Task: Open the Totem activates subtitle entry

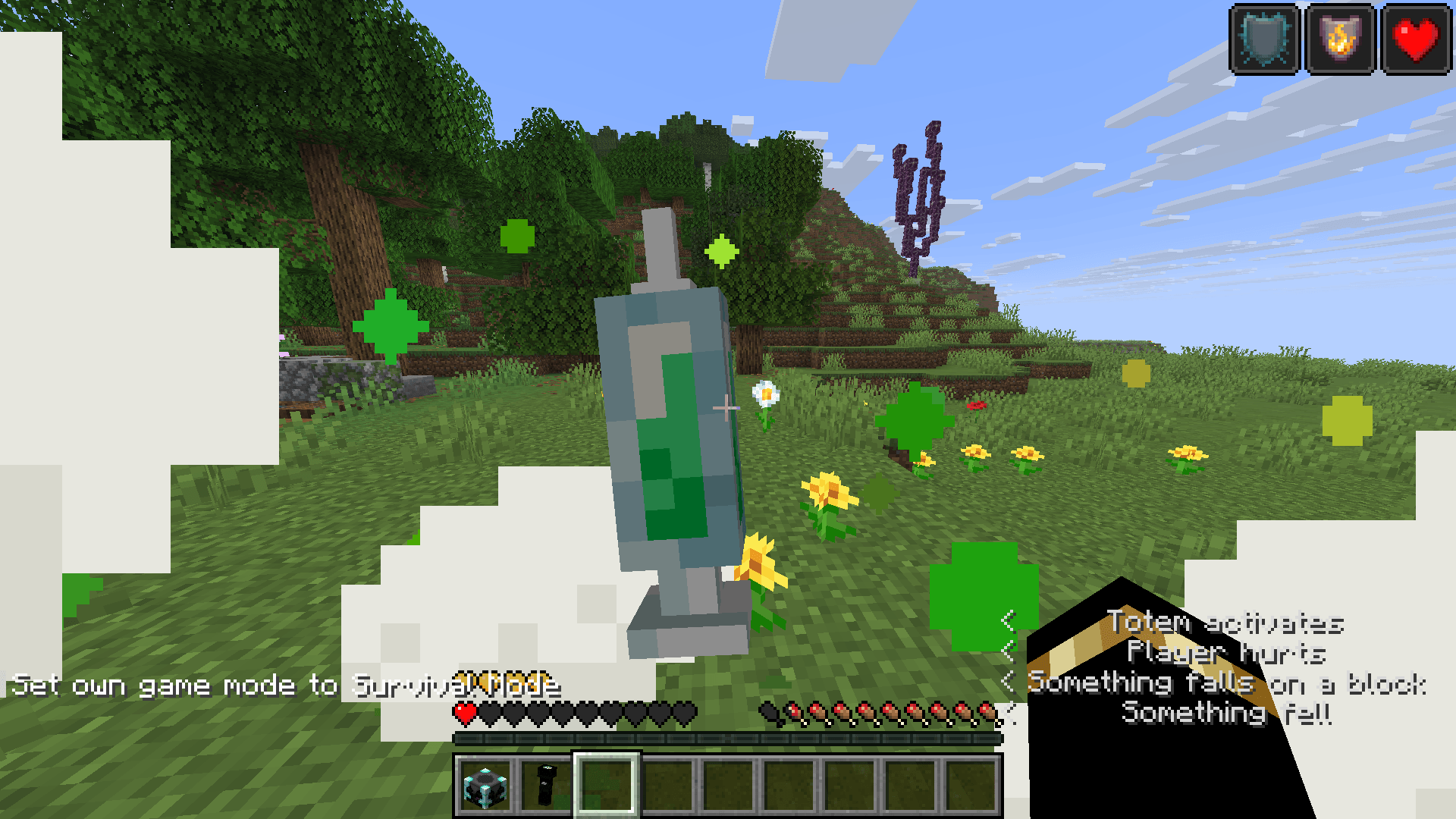Action: 1224,623
